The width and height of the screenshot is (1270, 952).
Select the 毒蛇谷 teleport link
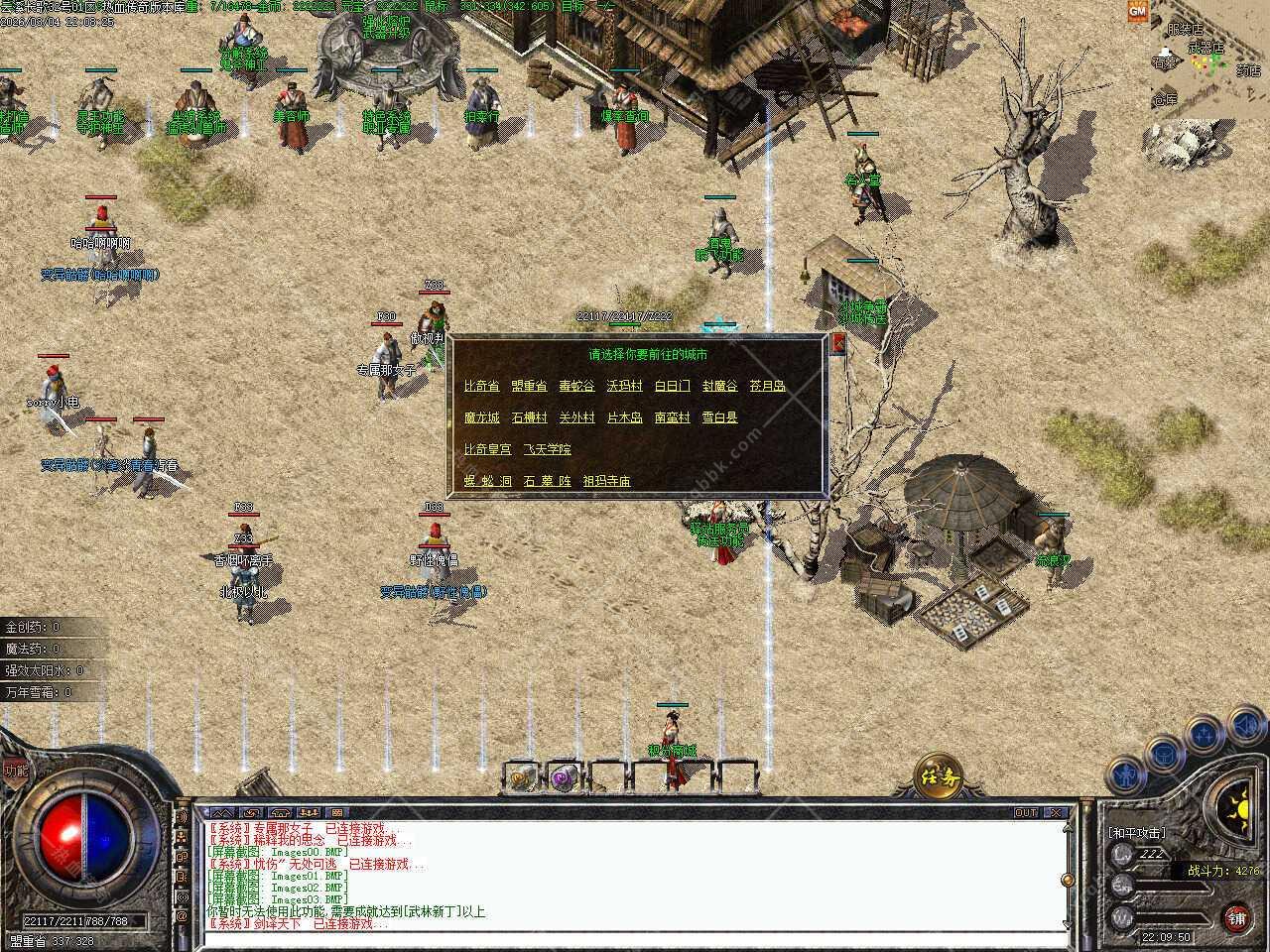pos(576,386)
